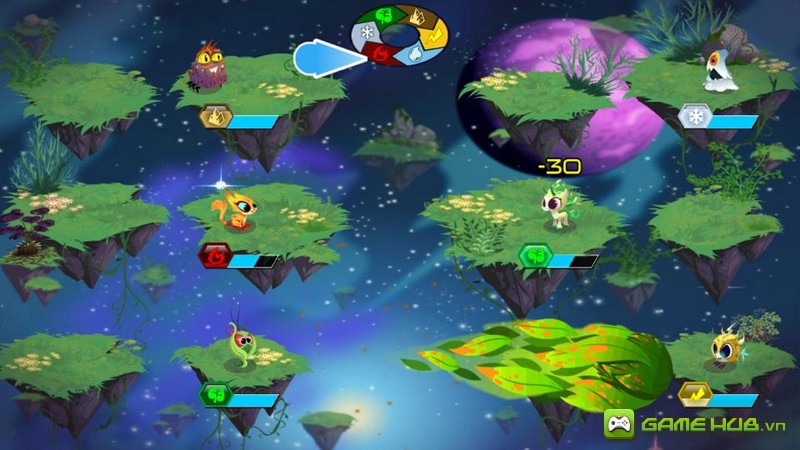Choose the red fire segment on the element wheel
This screenshot has height=450, width=800.
point(380,53)
